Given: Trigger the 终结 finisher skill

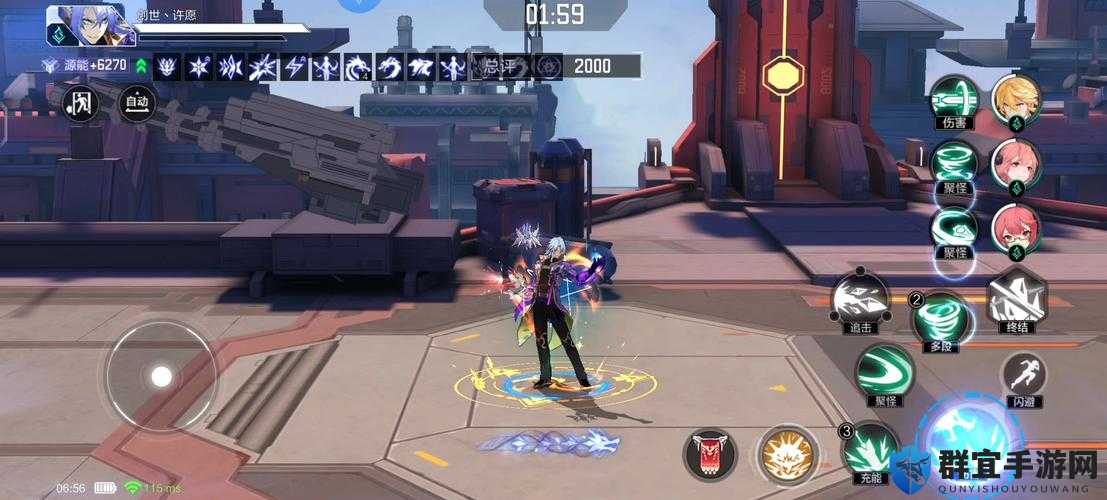Looking at the screenshot, I should click(1016, 300).
